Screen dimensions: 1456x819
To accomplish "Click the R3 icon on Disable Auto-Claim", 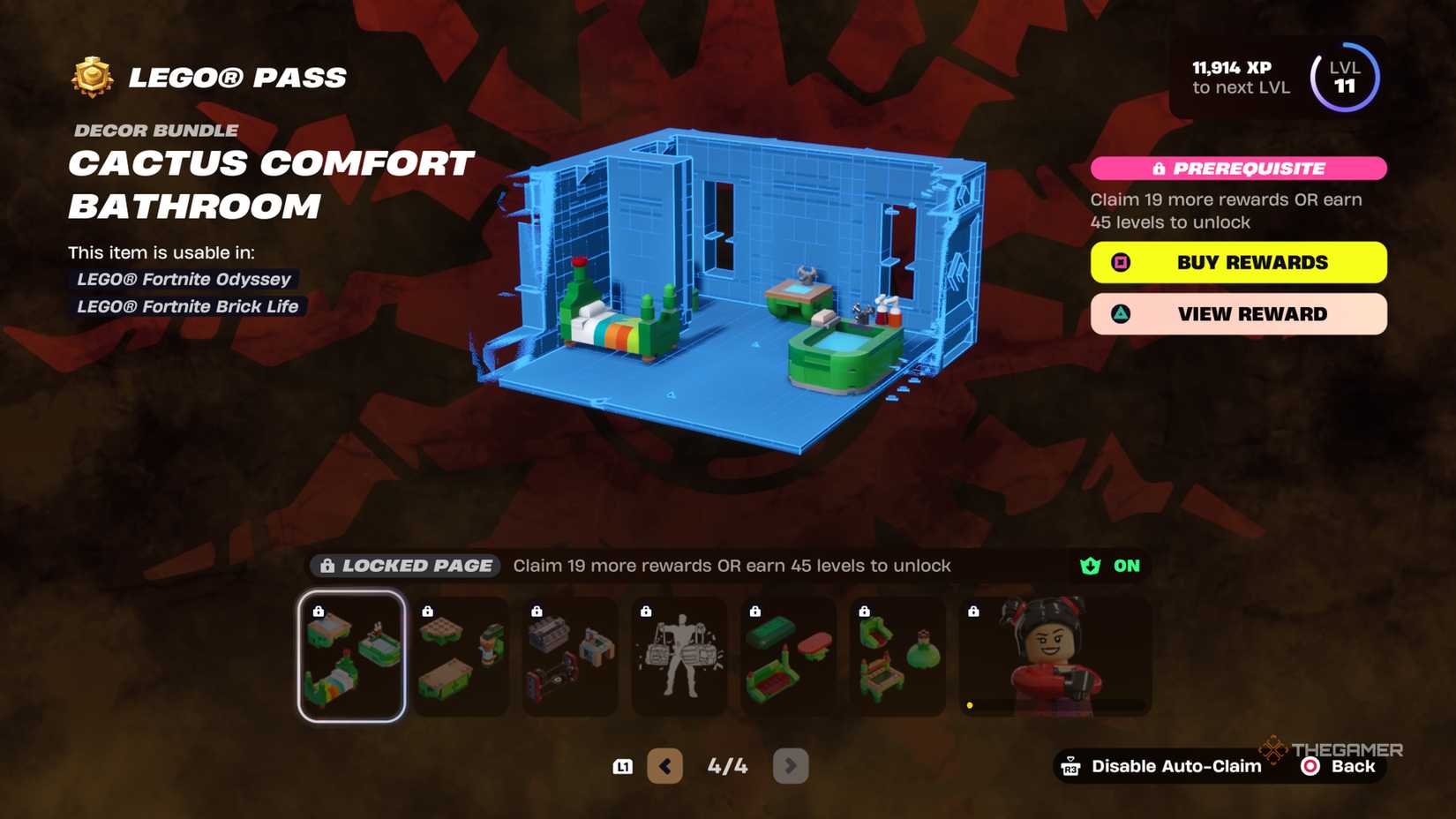I will [1070, 766].
